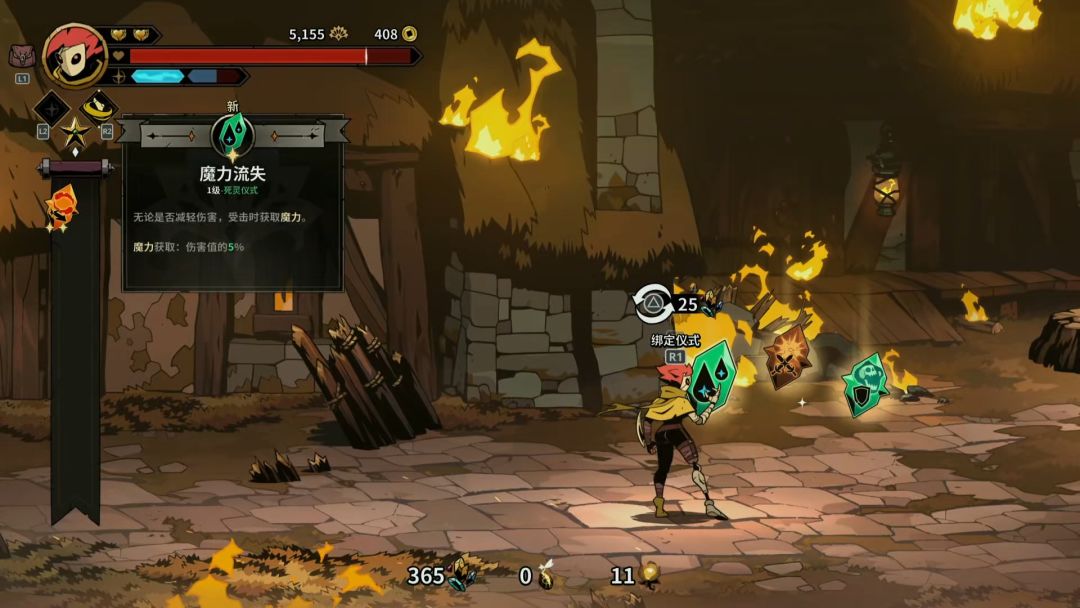
Task: Click the droplet emblem atop the 魔力流失 panel
Action: 233,135
